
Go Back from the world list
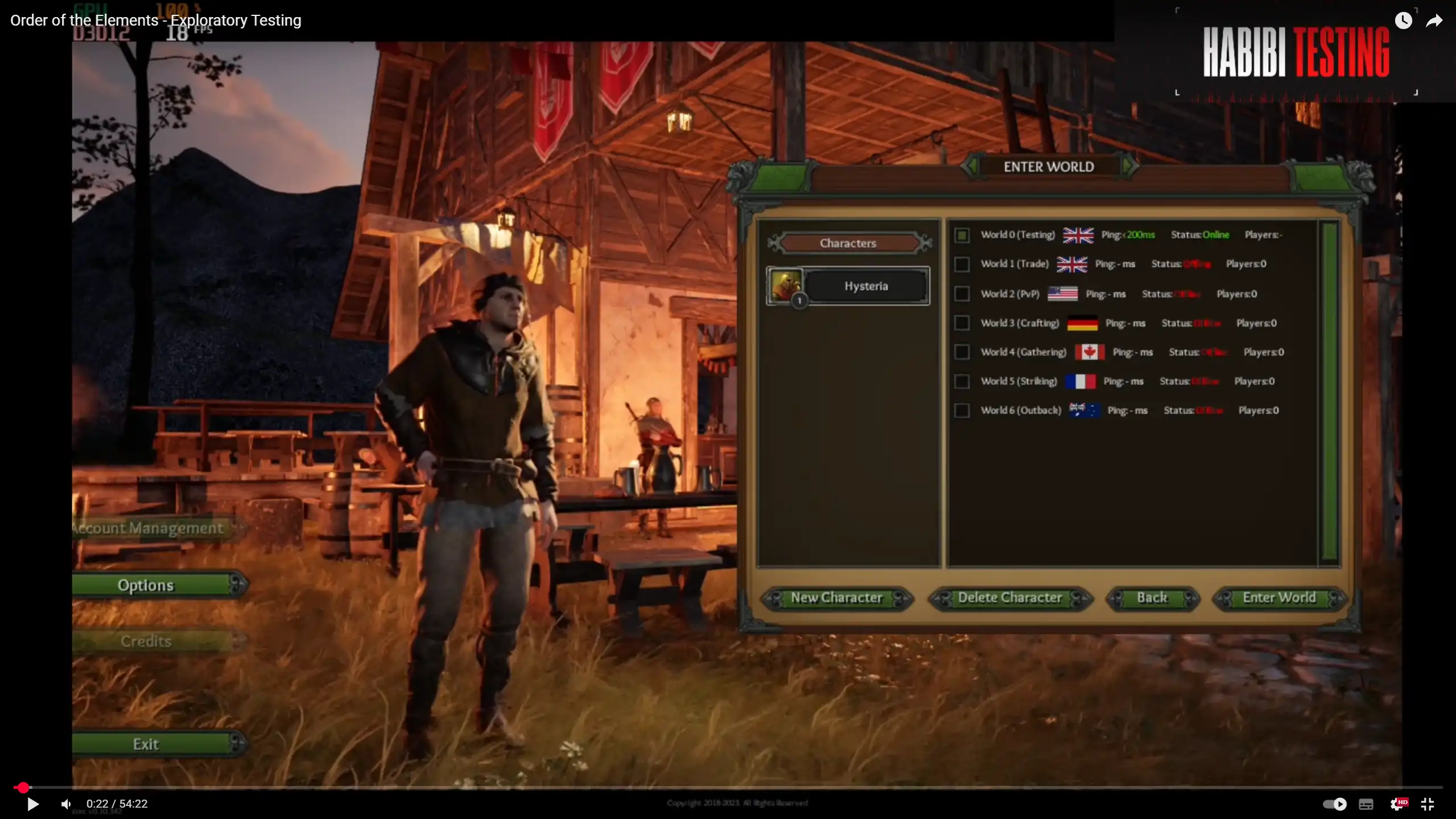coord(1152,598)
